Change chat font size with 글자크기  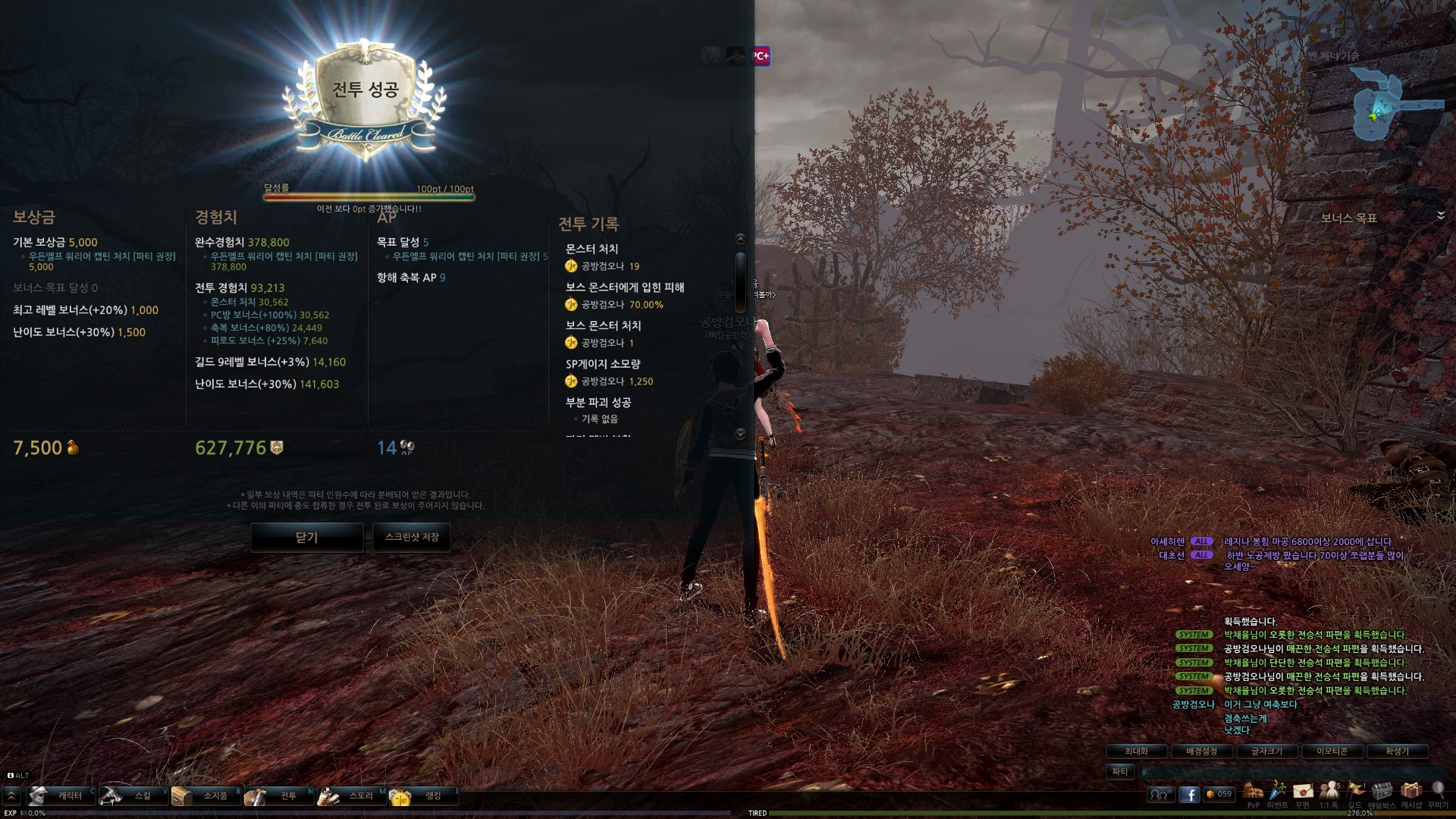1266,751
